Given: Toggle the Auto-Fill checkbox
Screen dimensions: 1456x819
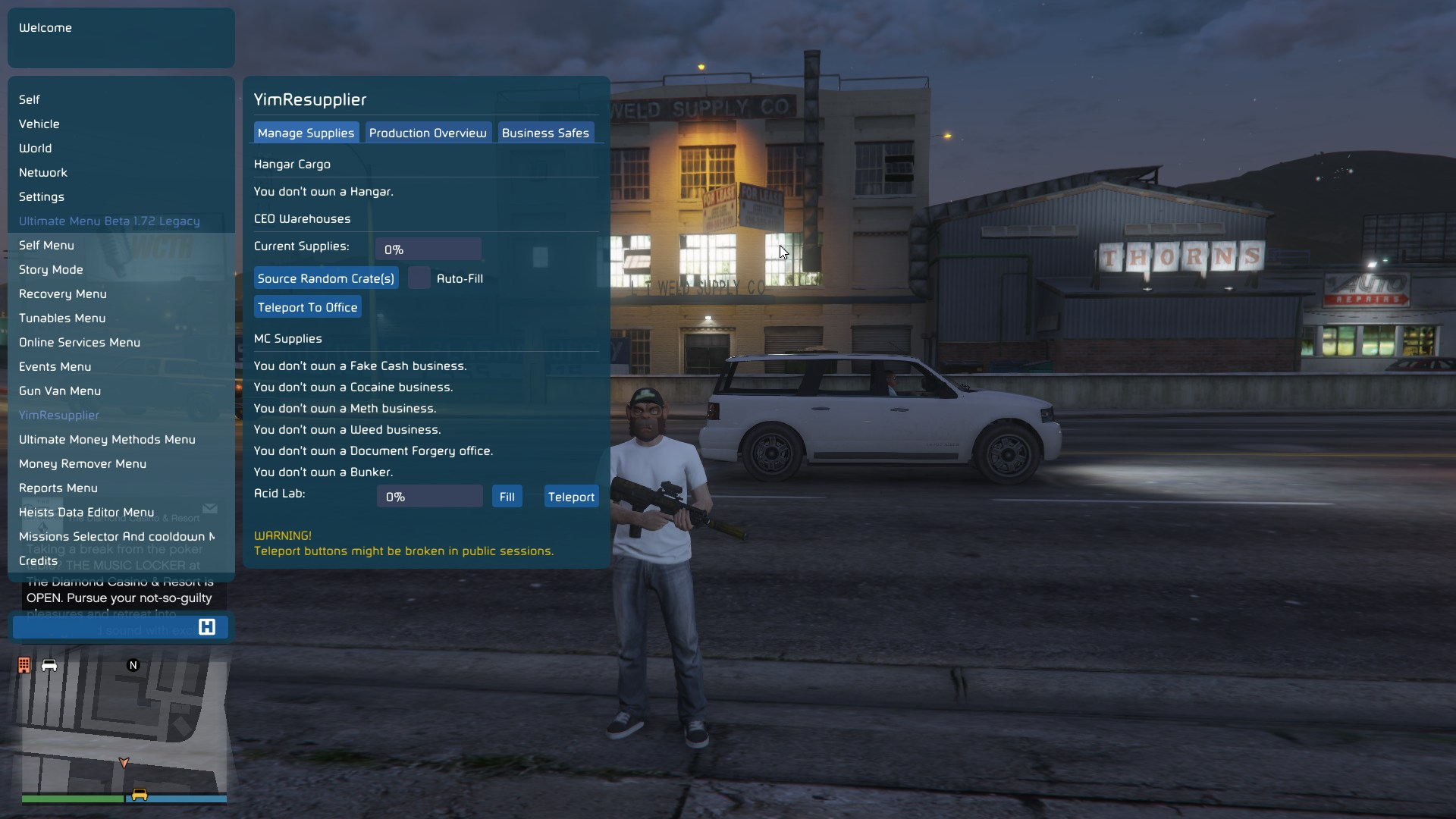Looking at the screenshot, I should [x=419, y=278].
